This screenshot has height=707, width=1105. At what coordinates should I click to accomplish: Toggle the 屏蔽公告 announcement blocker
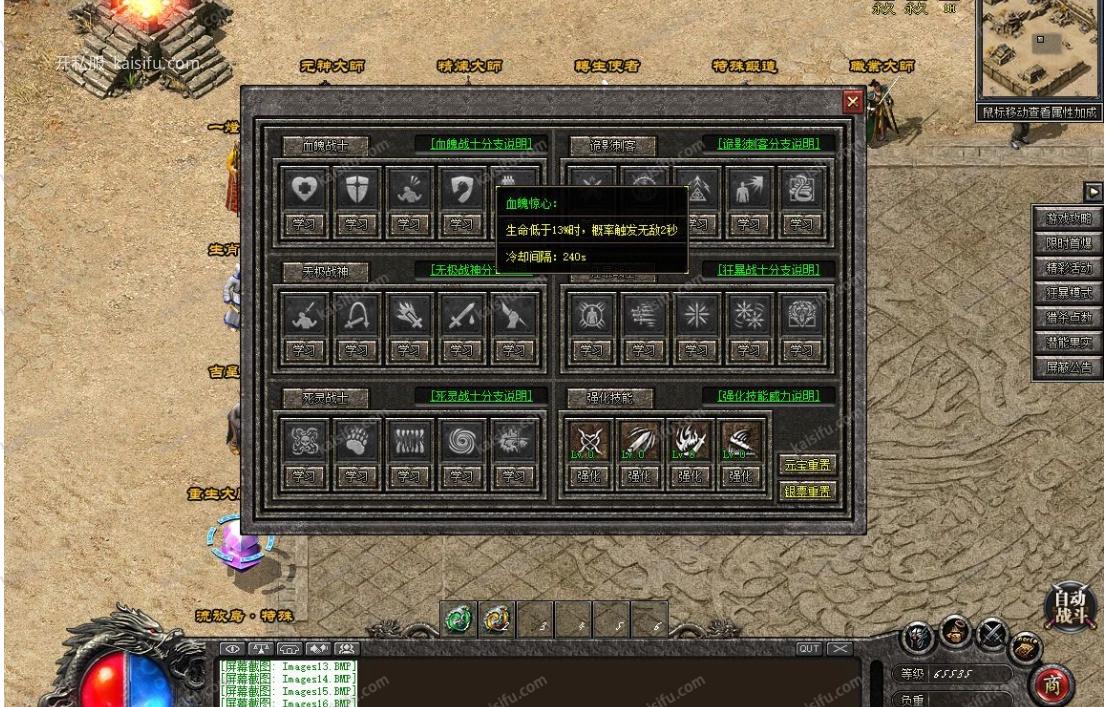coord(1068,367)
